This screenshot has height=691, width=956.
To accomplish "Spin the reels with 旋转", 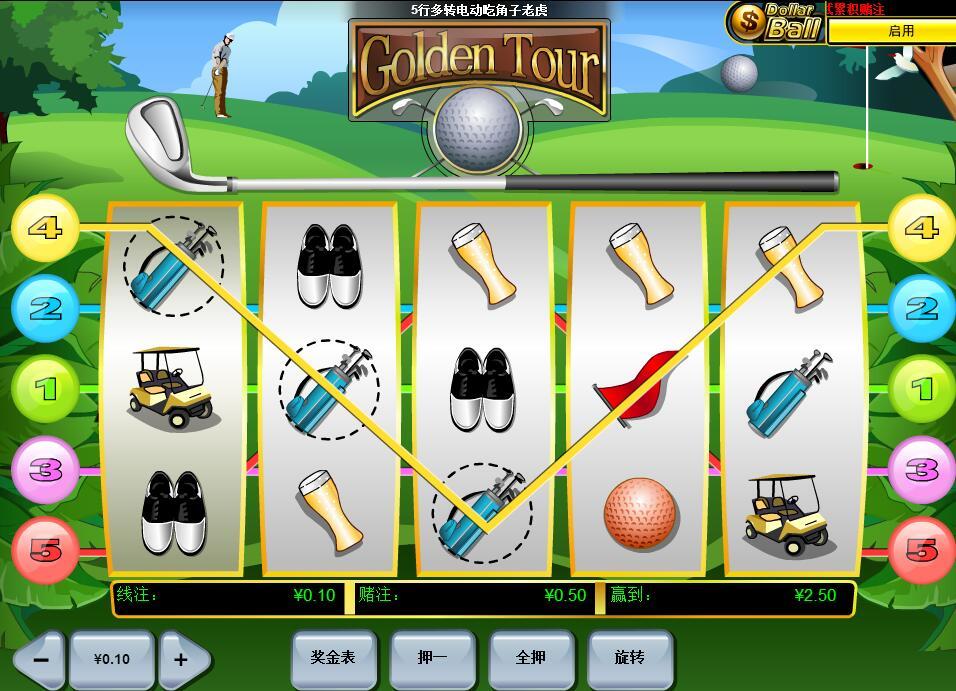I will (x=629, y=658).
